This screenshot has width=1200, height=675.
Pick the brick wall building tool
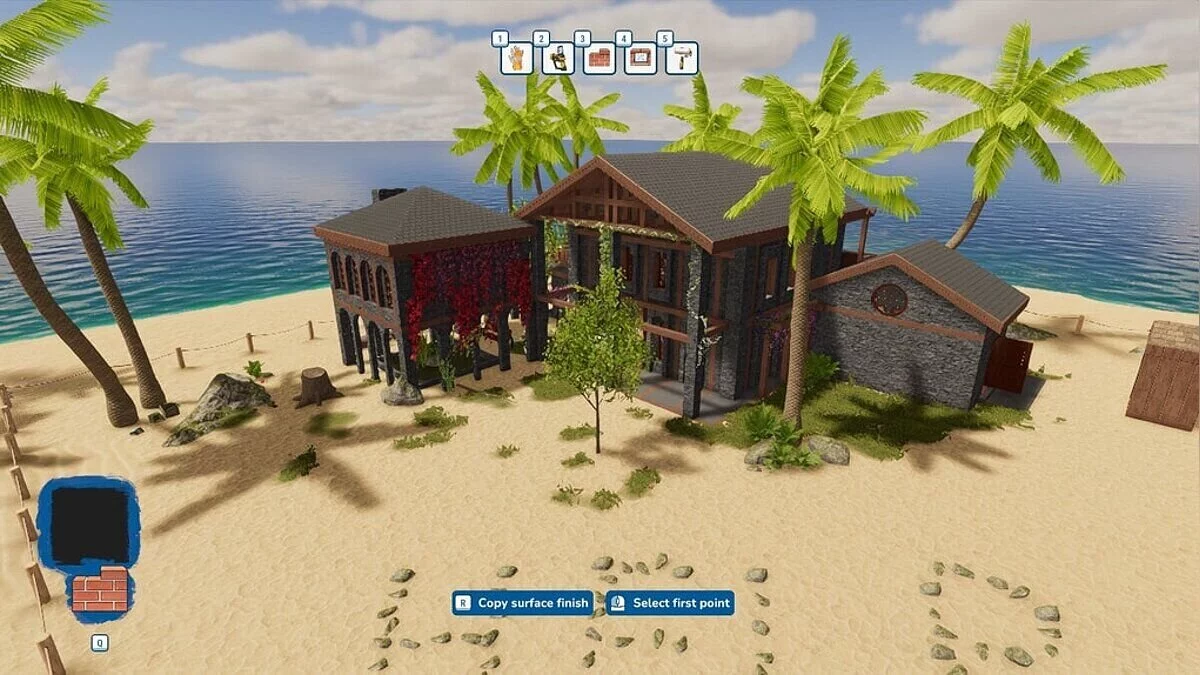(599, 59)
